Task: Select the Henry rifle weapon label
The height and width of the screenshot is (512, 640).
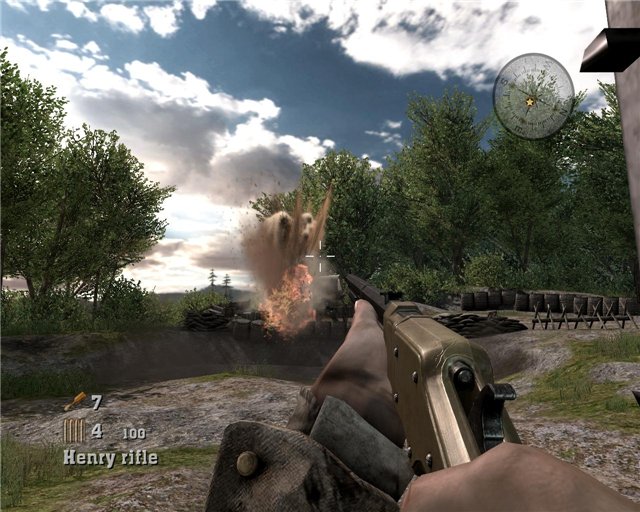Action: [110, 458]
